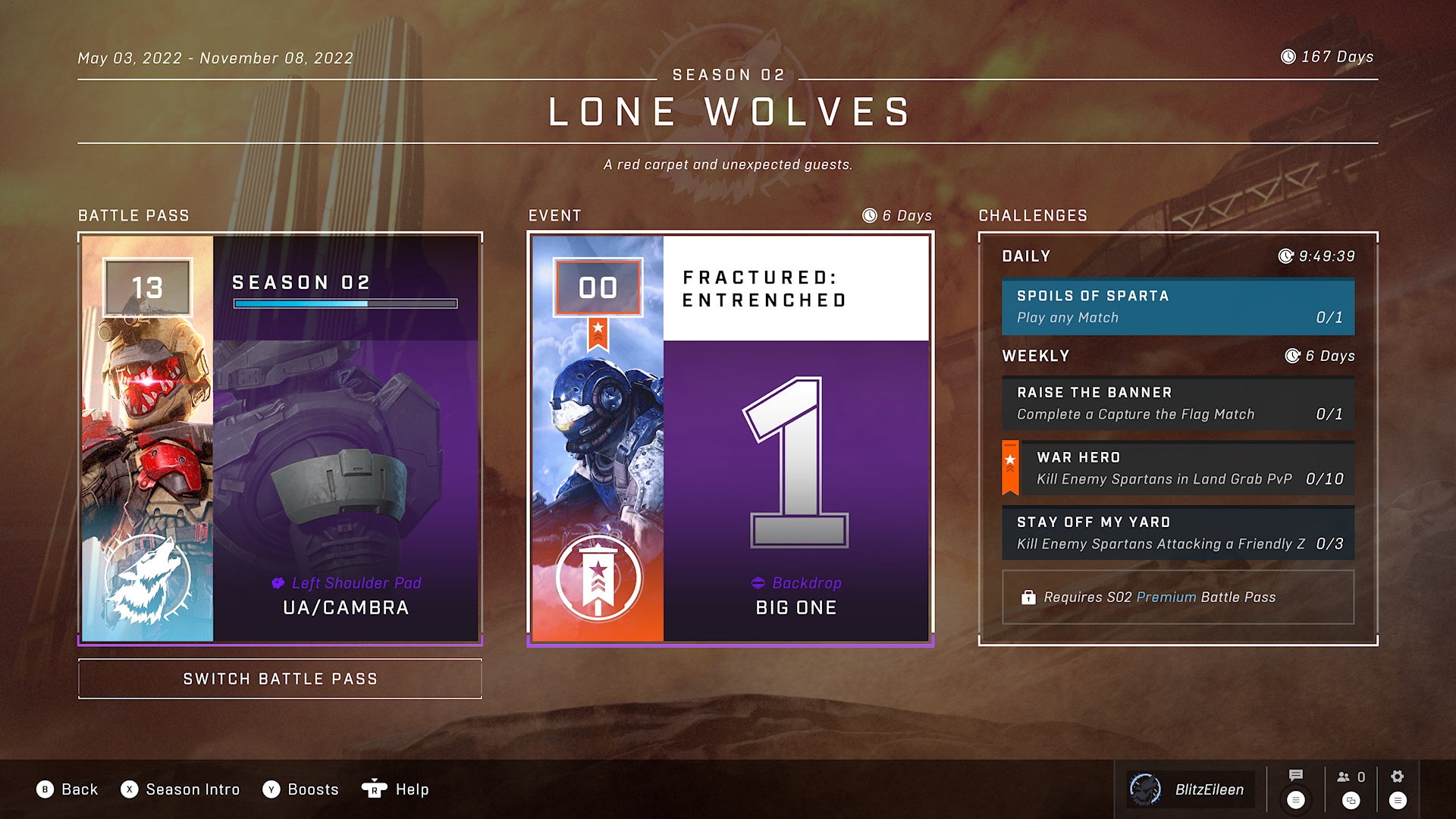This screenshot has height=819, width=1456.
Task: Click the BlitzEileen player profile icon
Action: [1145, 789]
